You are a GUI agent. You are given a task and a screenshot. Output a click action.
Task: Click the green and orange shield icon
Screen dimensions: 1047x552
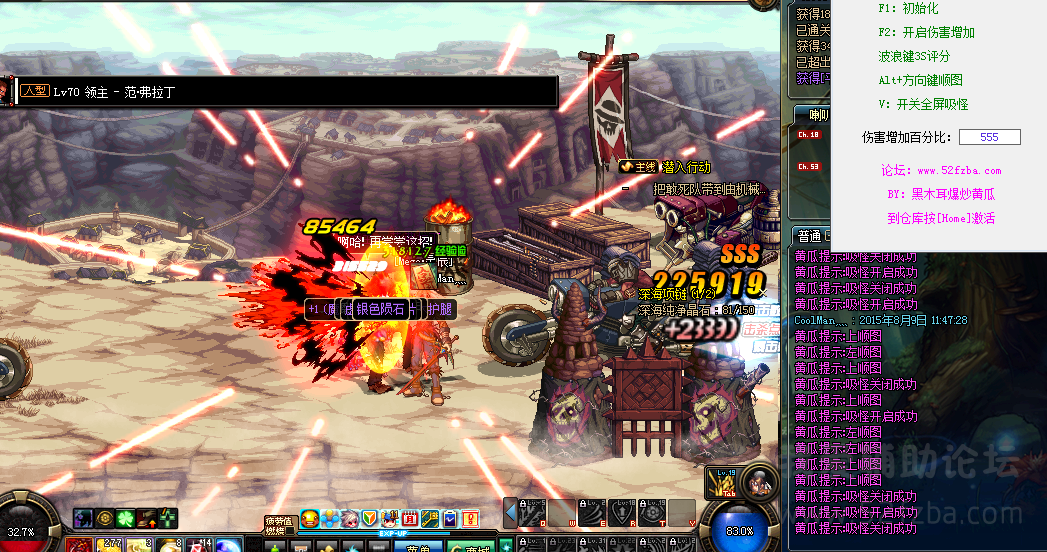(x=369, y=518)
